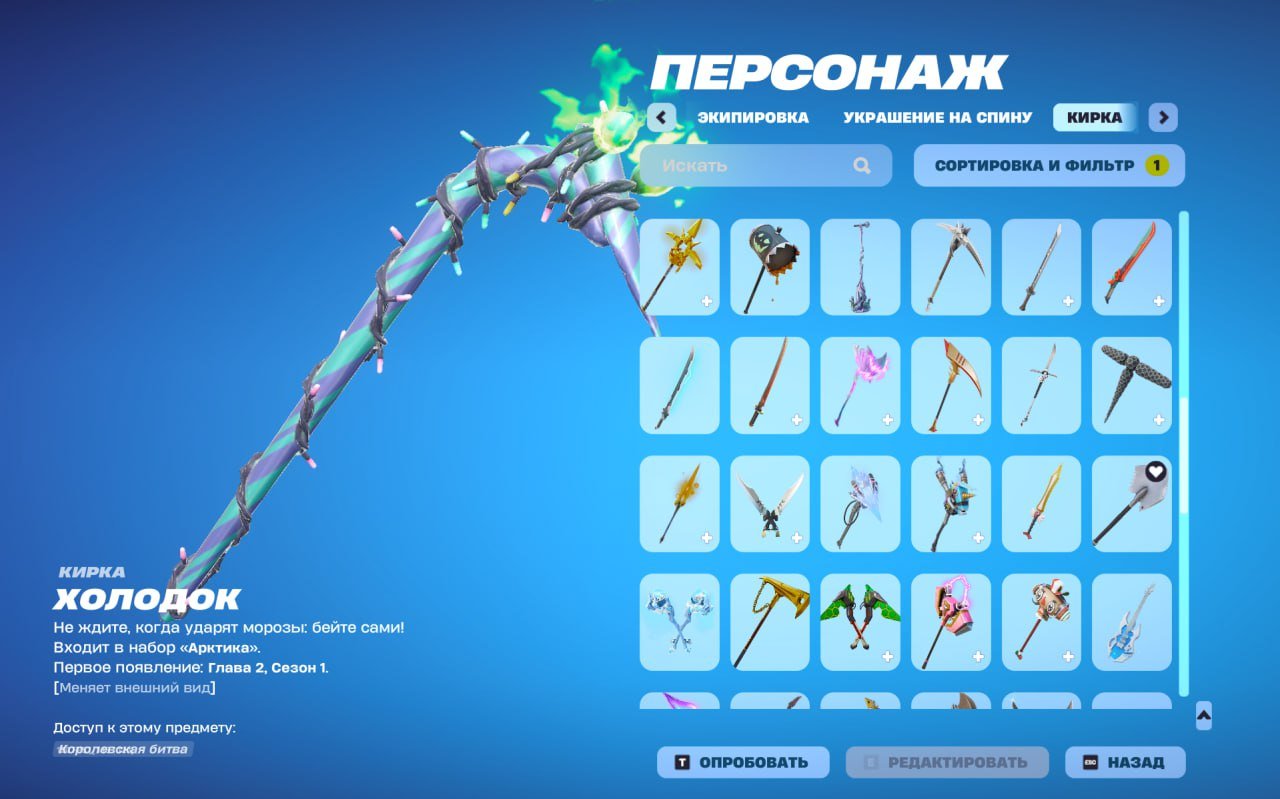
Task: Select the golden hook harvesting axe
Action: click(x=770, y=622)
